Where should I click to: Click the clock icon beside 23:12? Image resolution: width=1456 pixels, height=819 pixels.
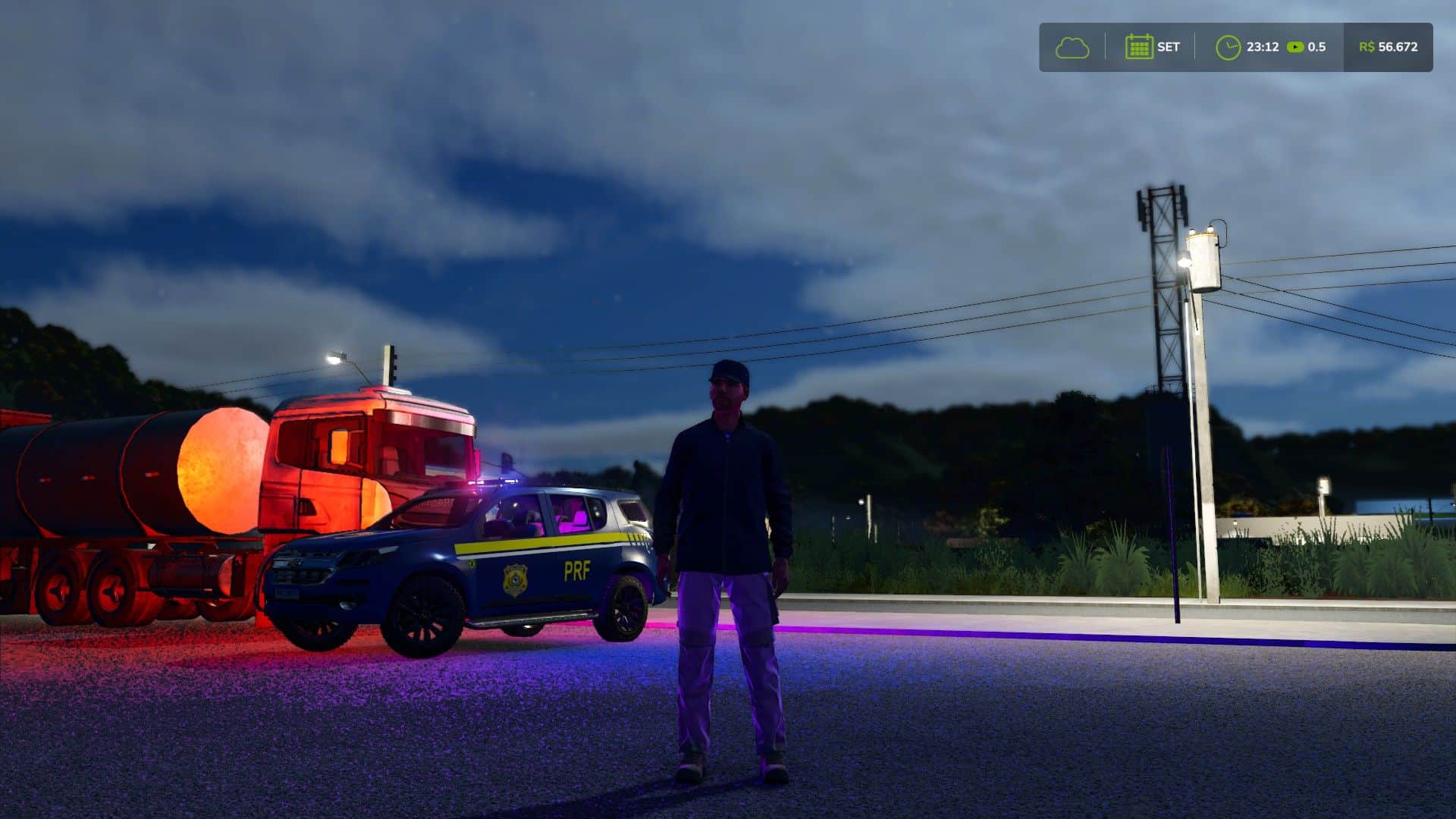click(1227, 48)
